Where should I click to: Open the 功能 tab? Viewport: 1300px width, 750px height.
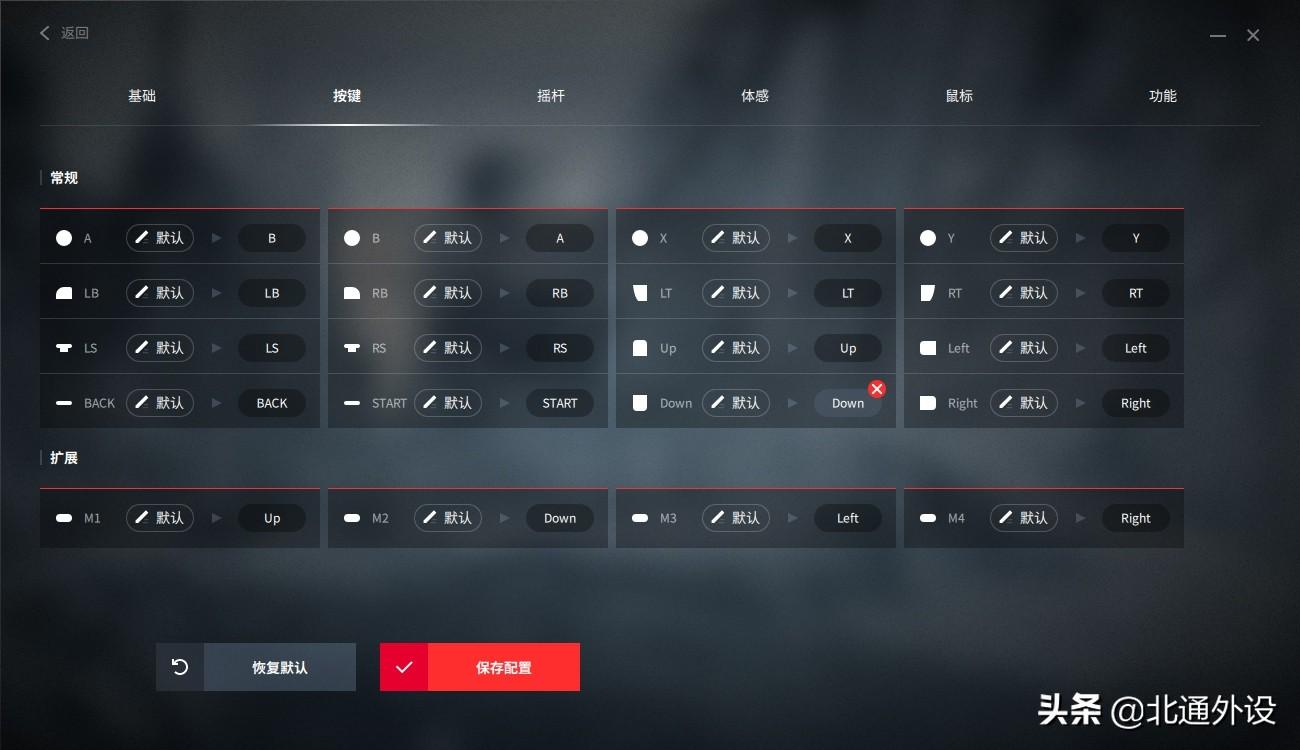[x=1163, y=95]
